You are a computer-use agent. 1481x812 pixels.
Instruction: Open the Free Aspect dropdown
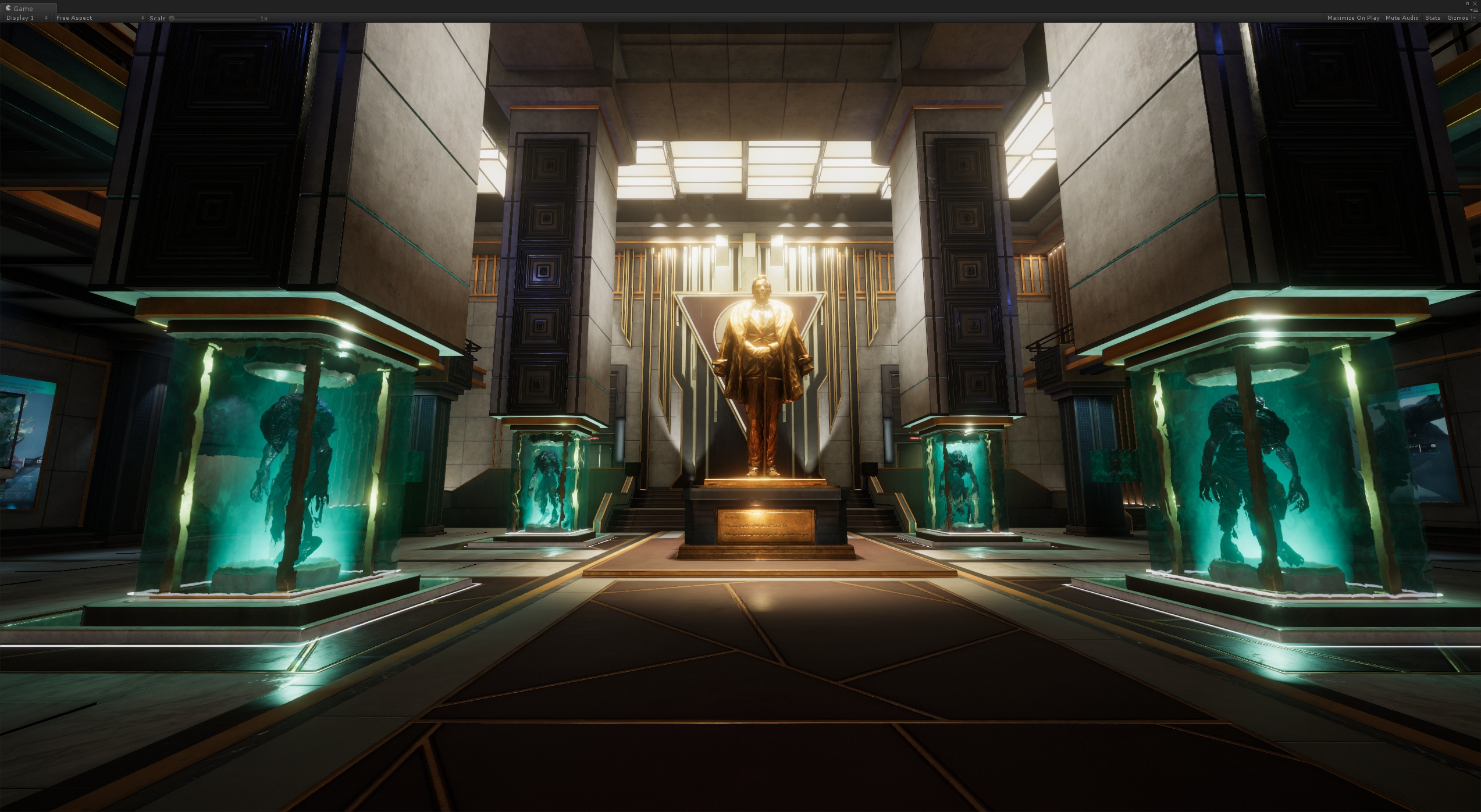coord(99,18)
